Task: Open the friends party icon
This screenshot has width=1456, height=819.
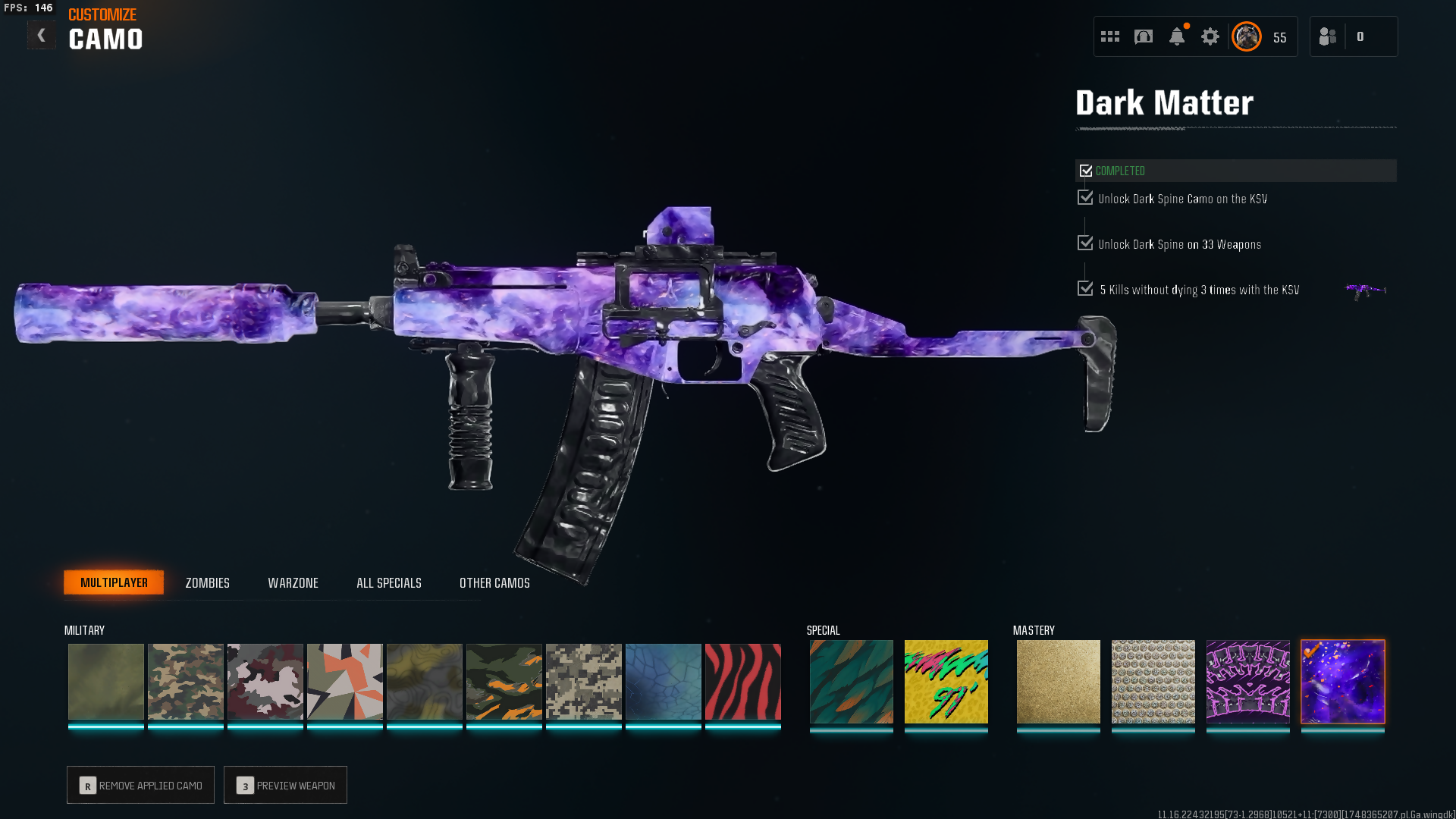Action: tap(1327, 36)
